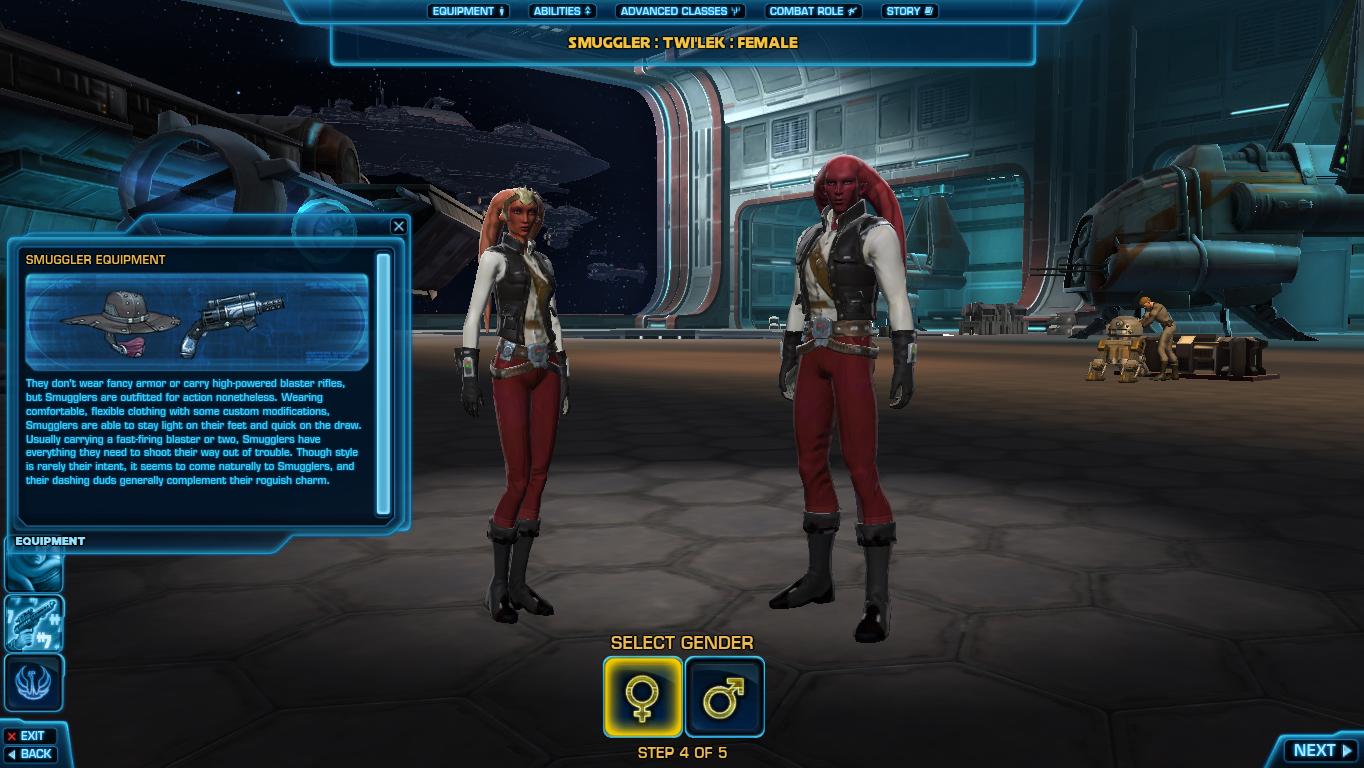This screenshot has width=1364, height=768.
Task: Click the datapad icon on the Story button
Action: click(931, 11)
